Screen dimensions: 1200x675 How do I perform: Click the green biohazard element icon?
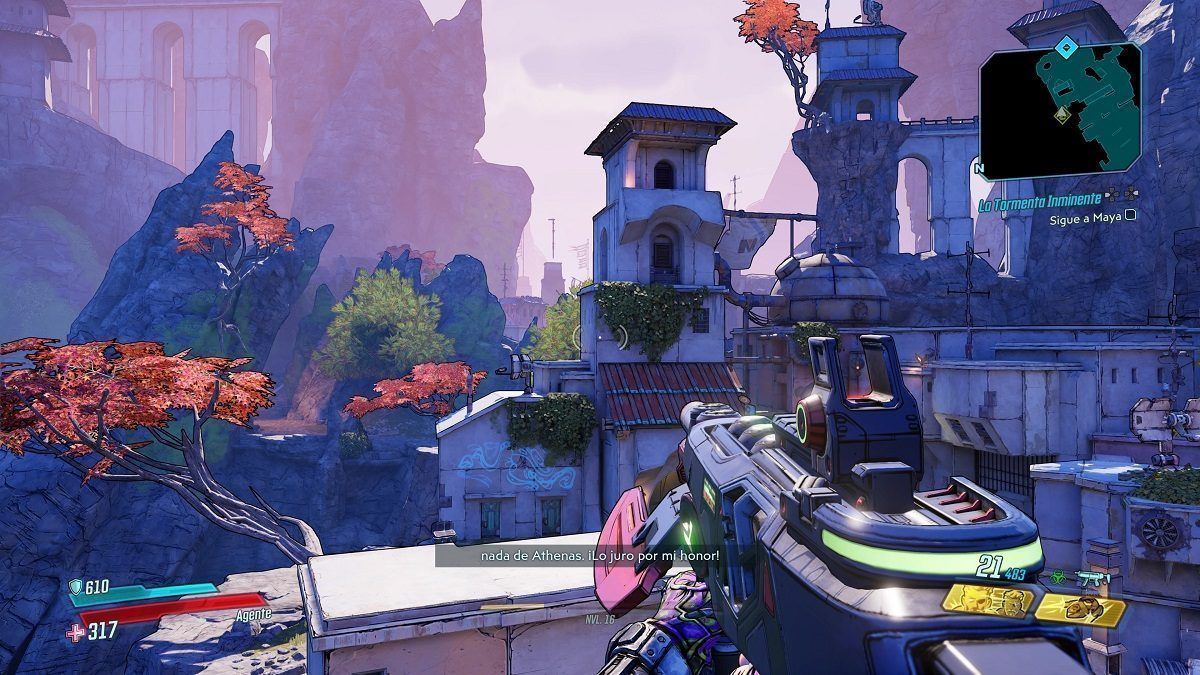pos(1056,578)
